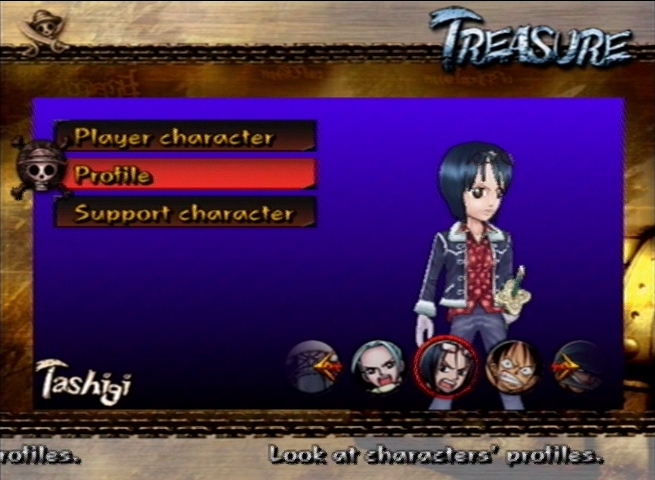This screenshot has height=480, width=655.
Task: Choose the Luffy portrait icon
Action: coord(511,366)
